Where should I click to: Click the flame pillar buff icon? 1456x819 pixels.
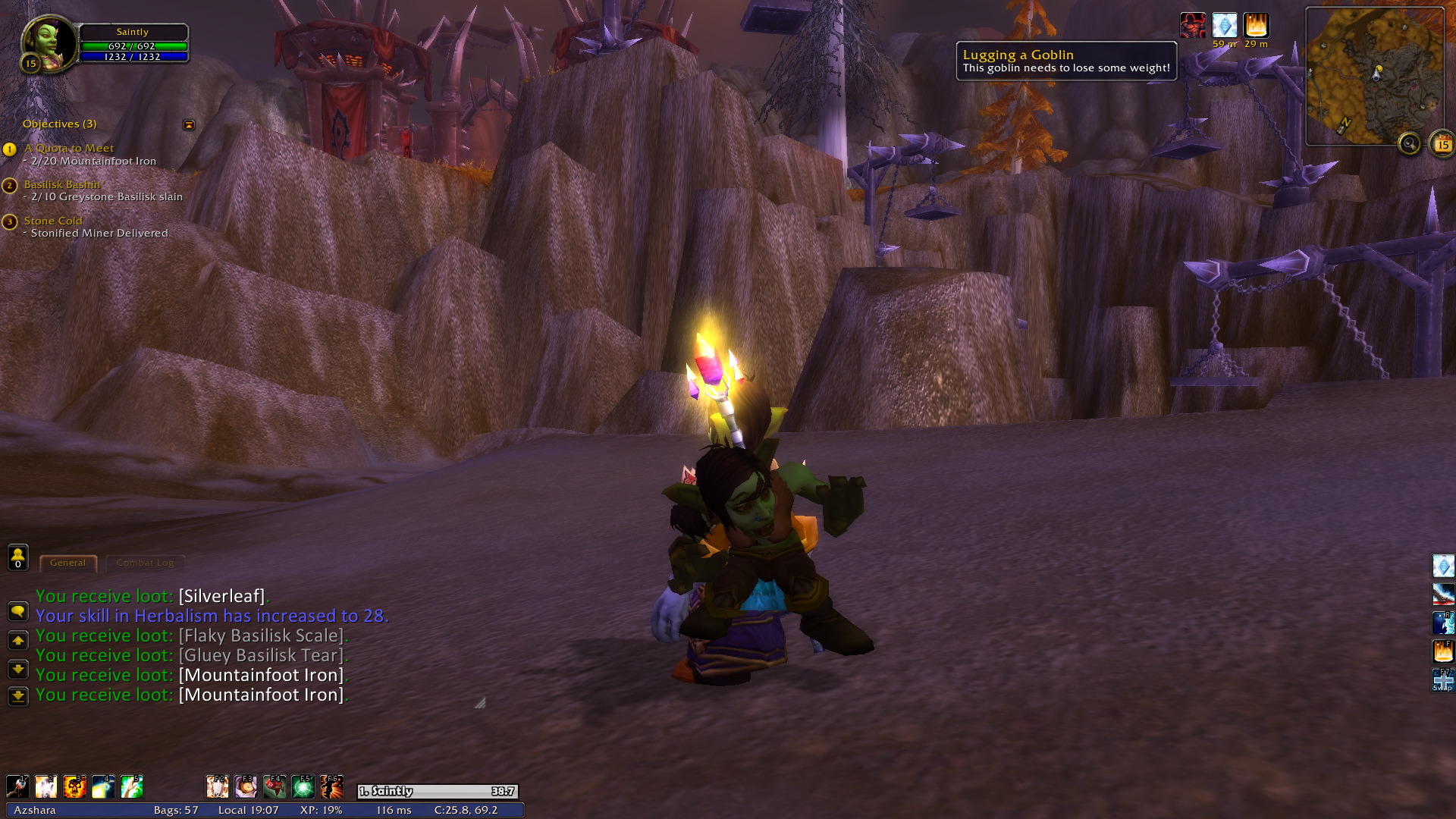click(1256, 26)
